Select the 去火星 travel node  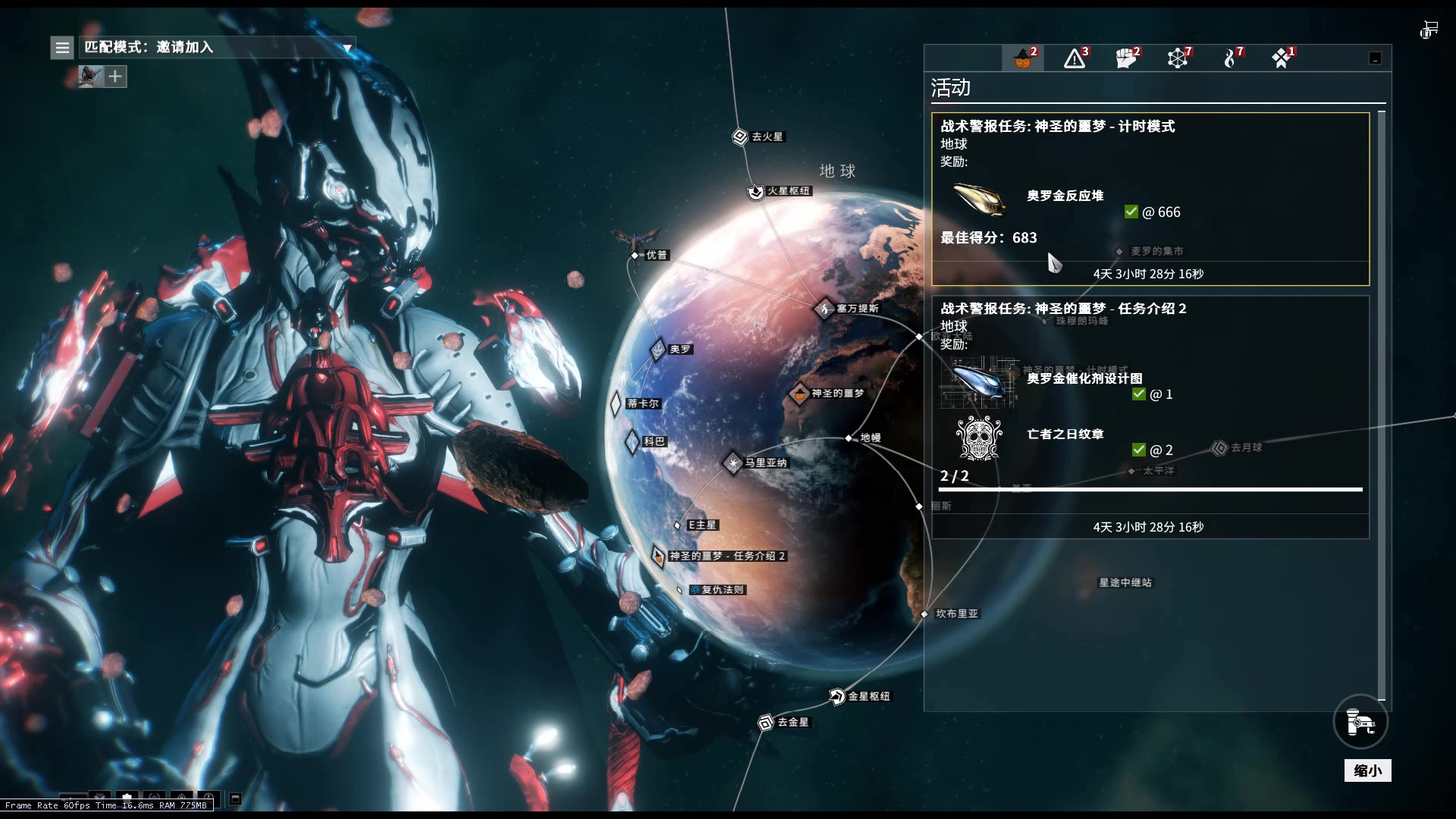pyautogui.click(x=740, y=136)
